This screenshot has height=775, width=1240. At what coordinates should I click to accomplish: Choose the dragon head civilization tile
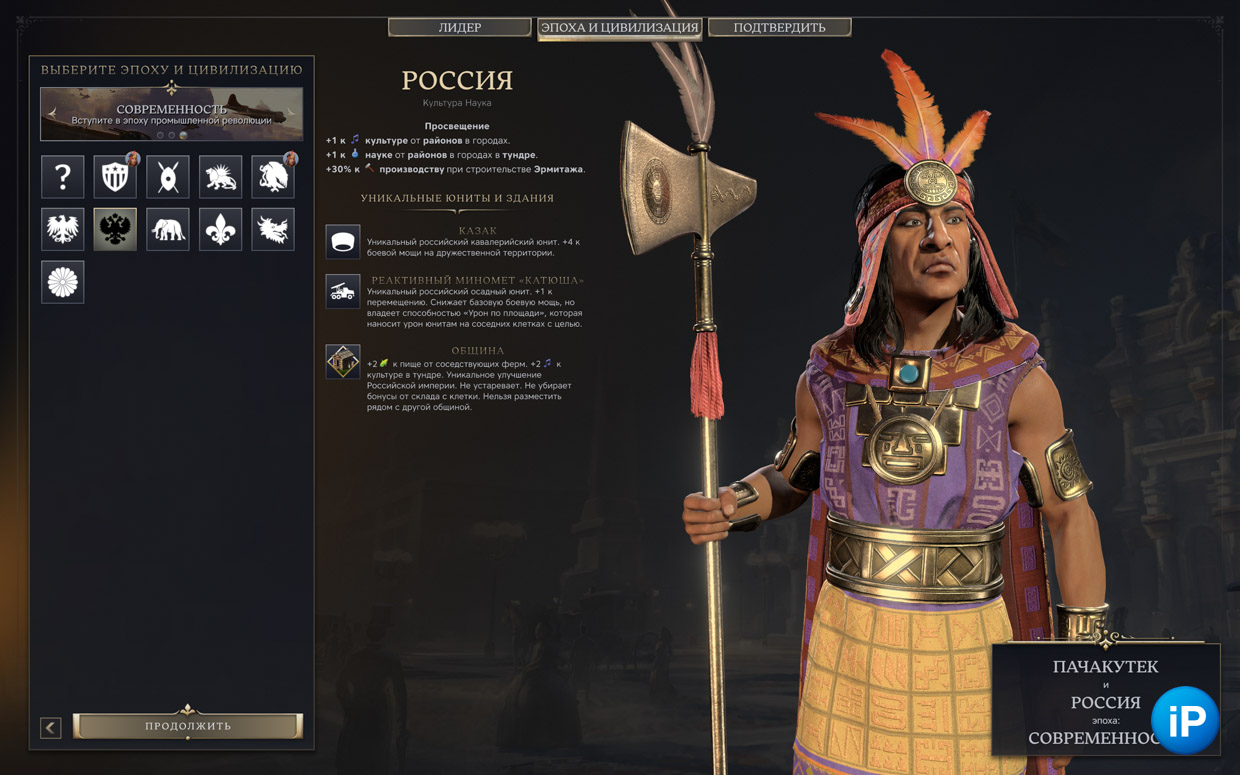[273, 229]
